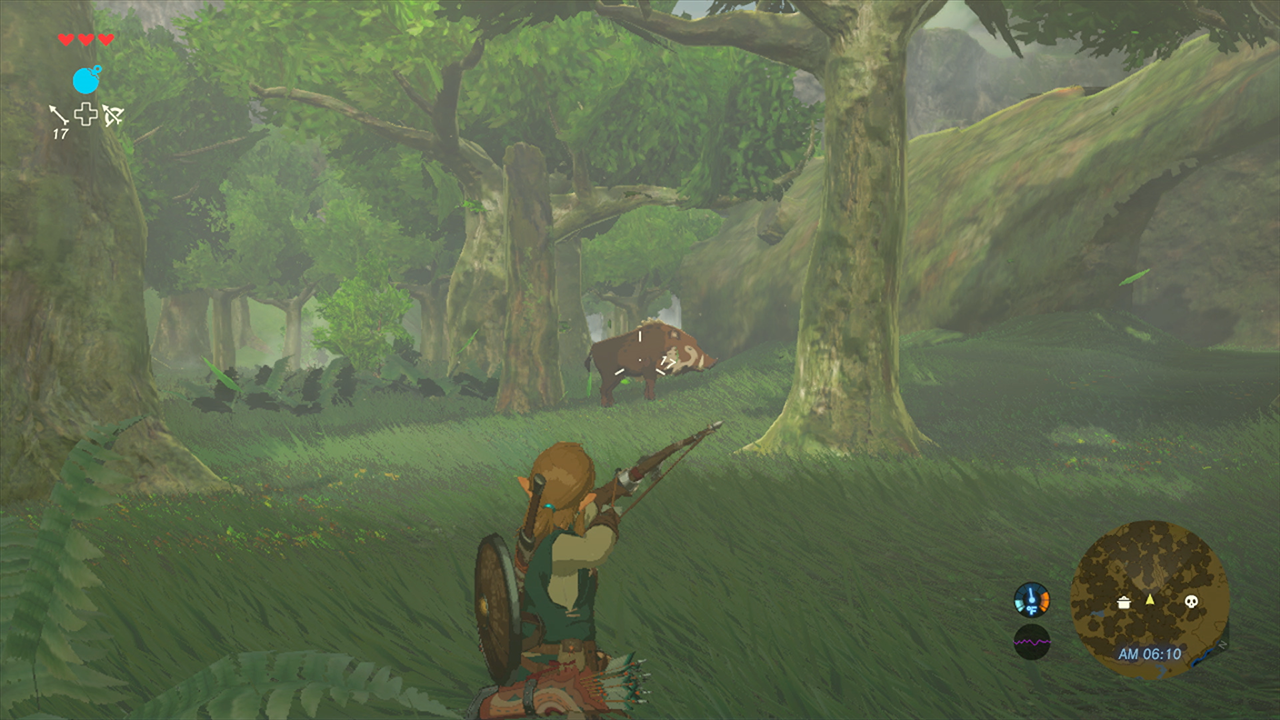
Task: Click the cooking pot icon on the minimap
Action: (1124, 602)
